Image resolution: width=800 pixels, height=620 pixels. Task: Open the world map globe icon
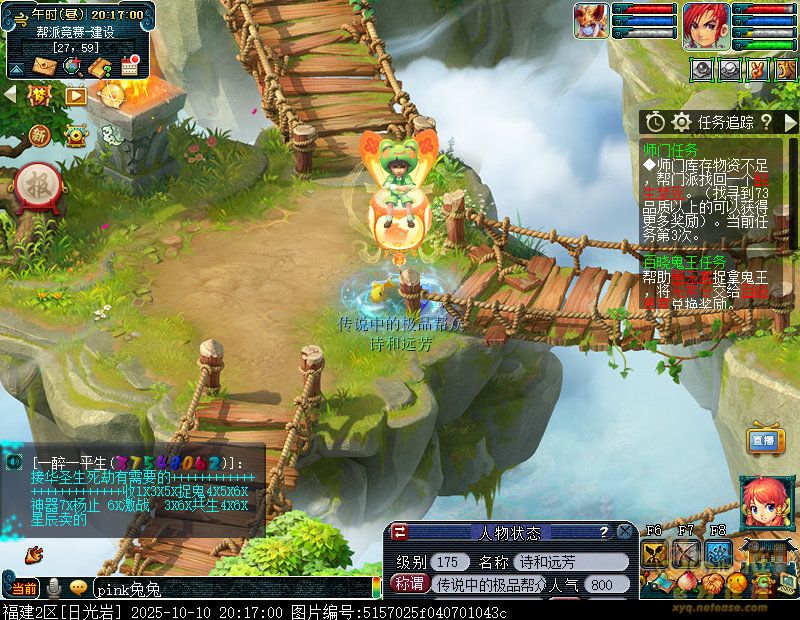pos(72,66)
